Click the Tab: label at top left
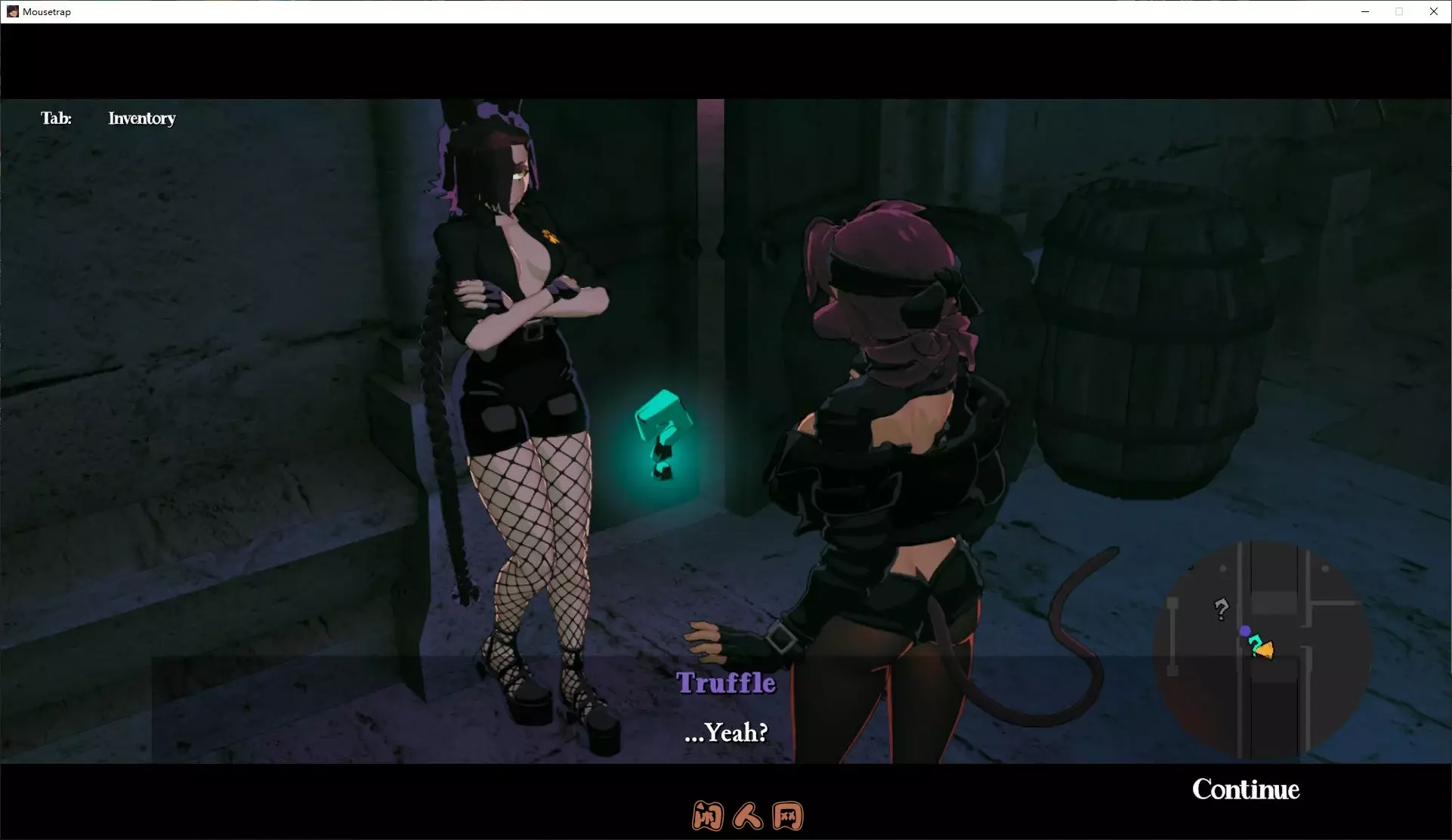The height and width of the screenshot is (840, 1452). point(57,119)
